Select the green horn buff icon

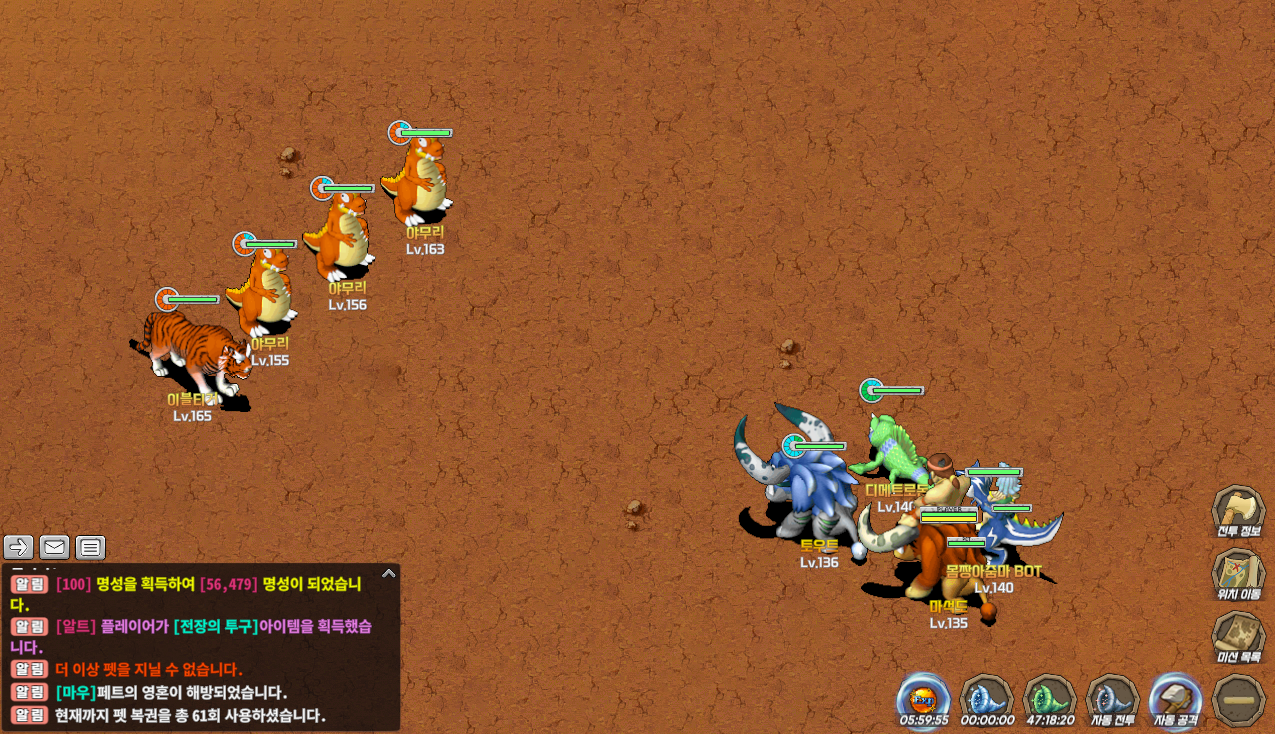point(1049,698)
